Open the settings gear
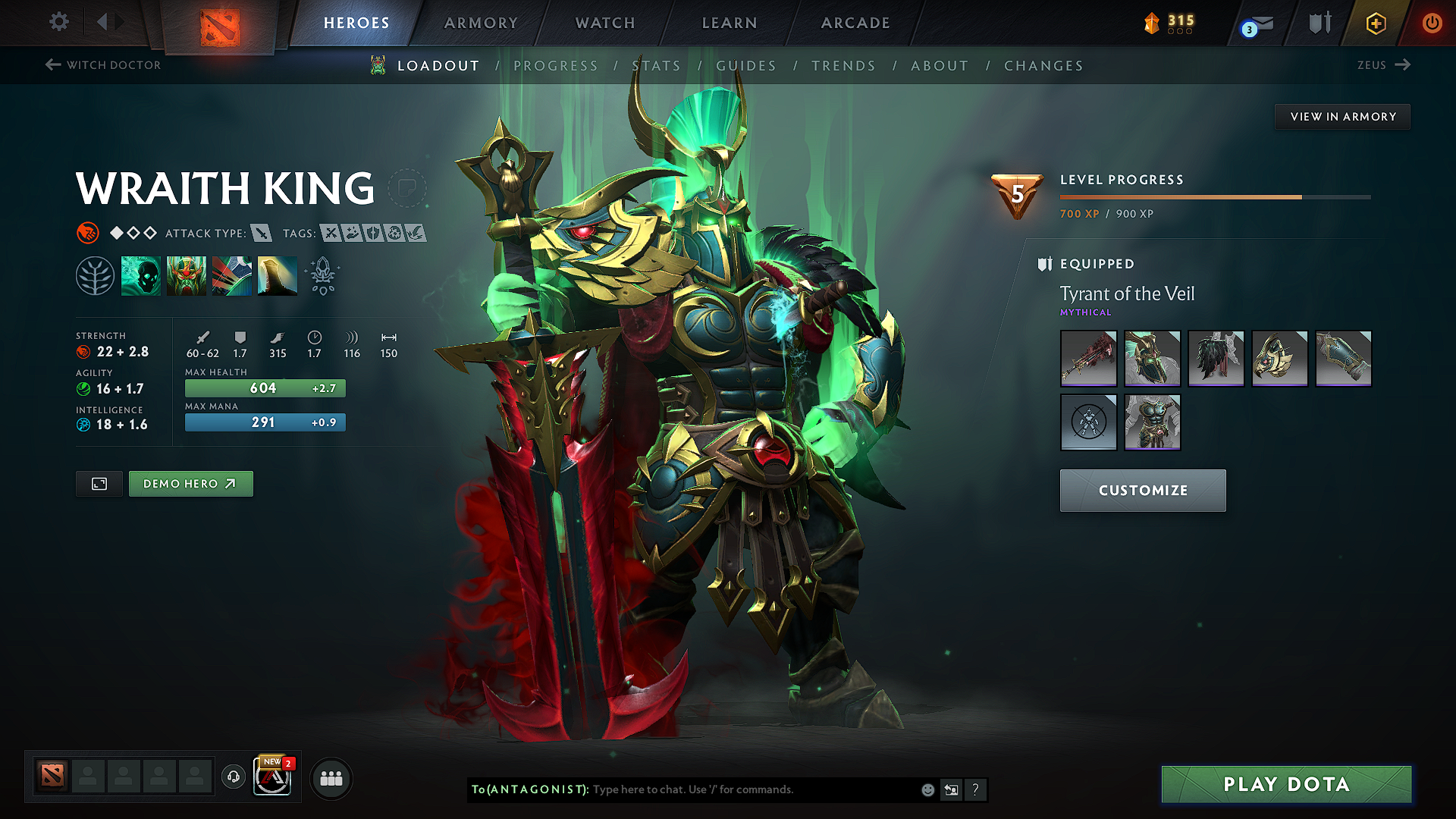Image resolution: width=1456 pixels, height=819 pixels. pyautogui.click(x=58, y=22)
